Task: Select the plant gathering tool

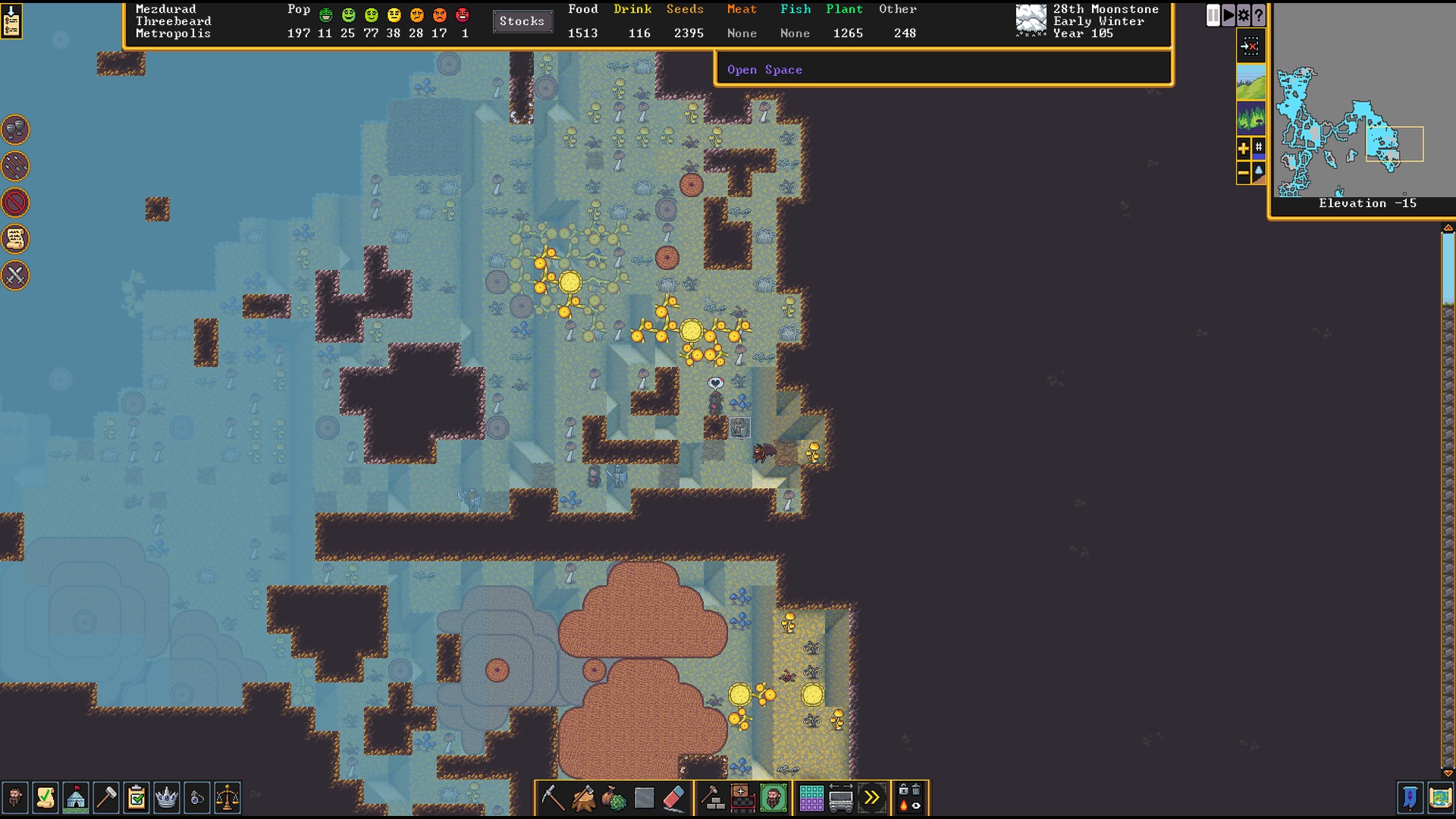Action: [x=613, y=798]
